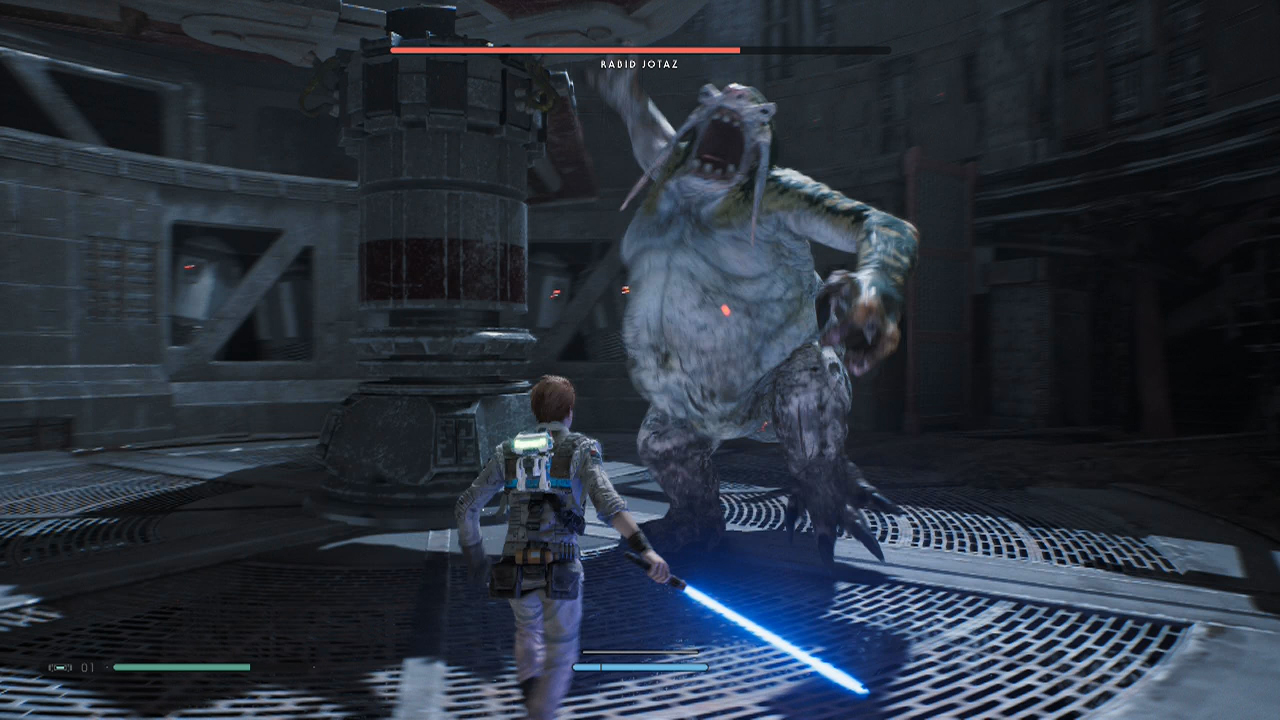Select the Force meter divider segment
The image size is (1280, 720).
pyautogui.click(x=601, y=667)
